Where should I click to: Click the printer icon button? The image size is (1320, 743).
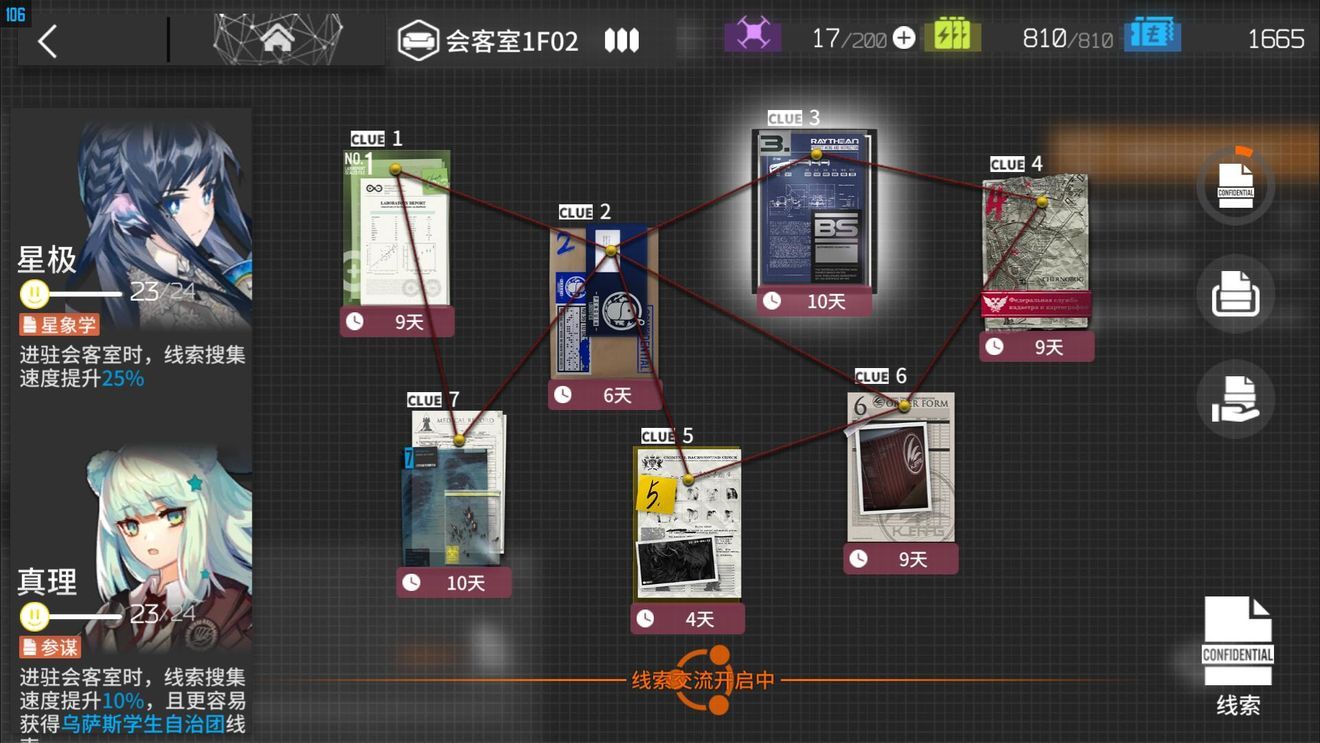tap(1235, 295)
